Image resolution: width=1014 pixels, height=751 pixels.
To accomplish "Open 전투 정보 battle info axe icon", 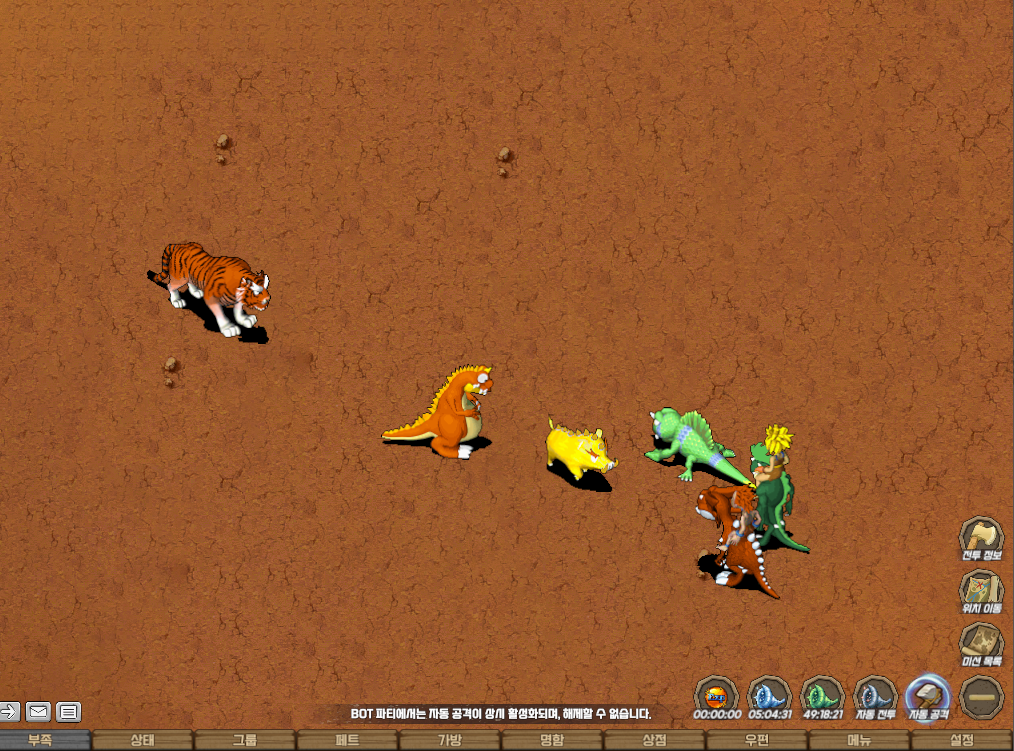I will coord(982,536).
